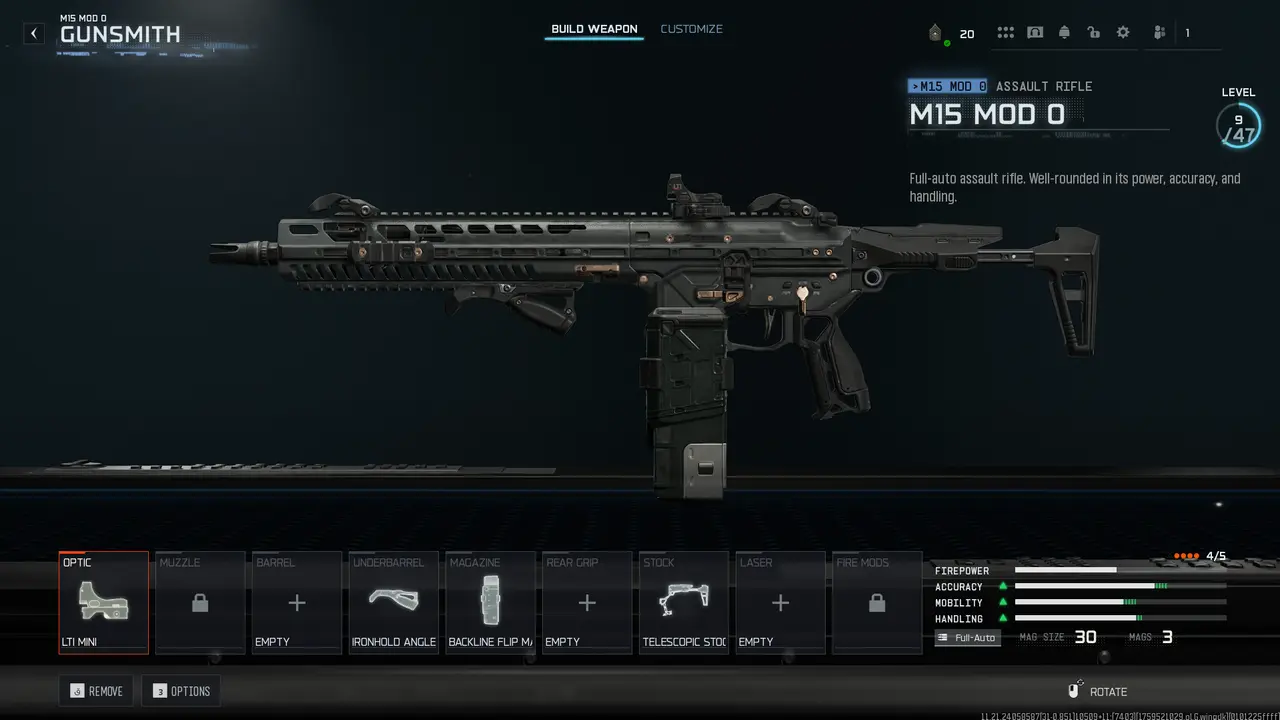Open the Stock slot with Telescopic Stock
Image resolution: width=1280 pixels, height=720 pixels.
click(684, 602)
